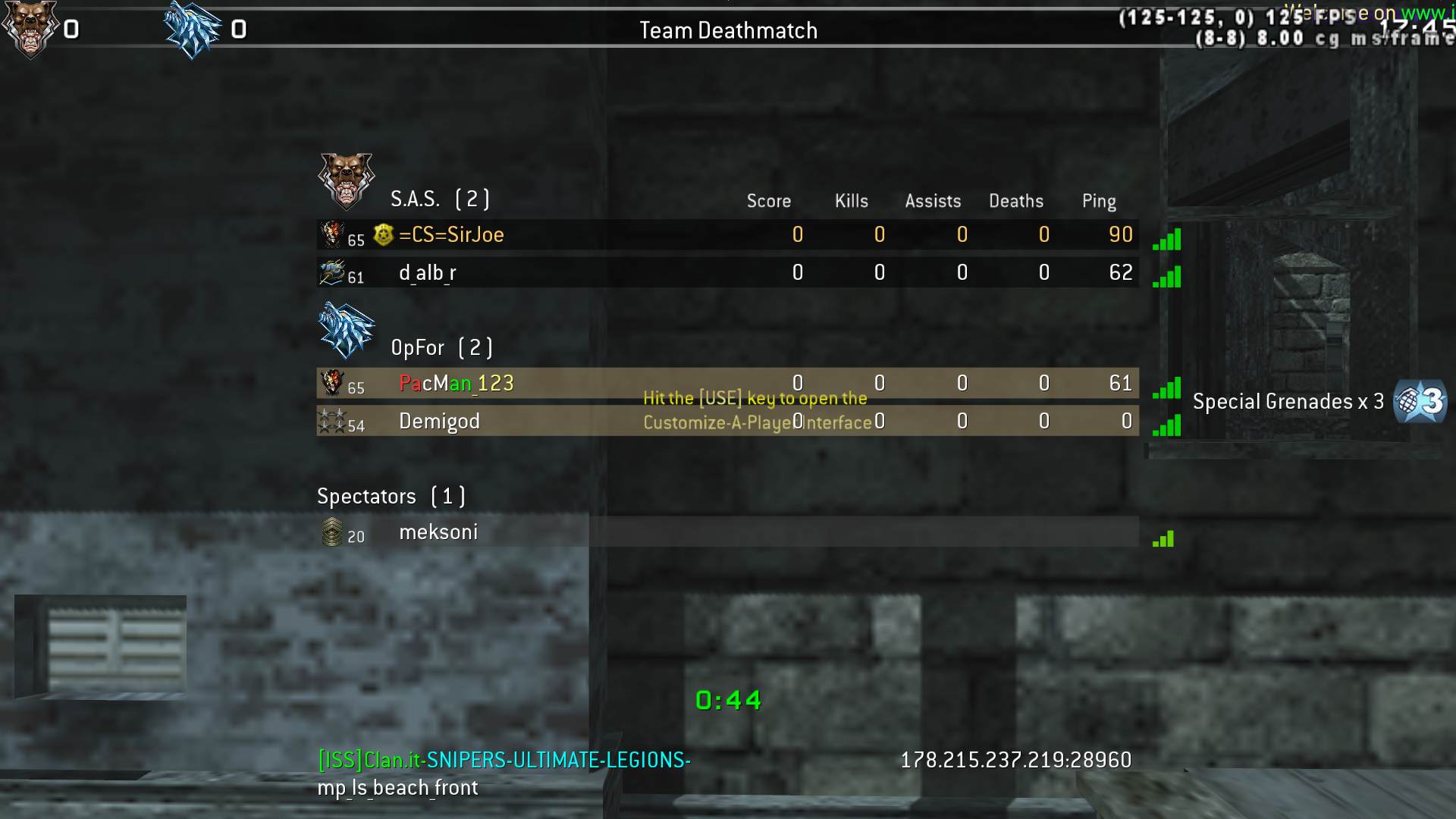This screenshot has width=1456, height=819.
Task: Select player =CS=SirJoe in the scoreboard
Action: (x=451, y=235)
